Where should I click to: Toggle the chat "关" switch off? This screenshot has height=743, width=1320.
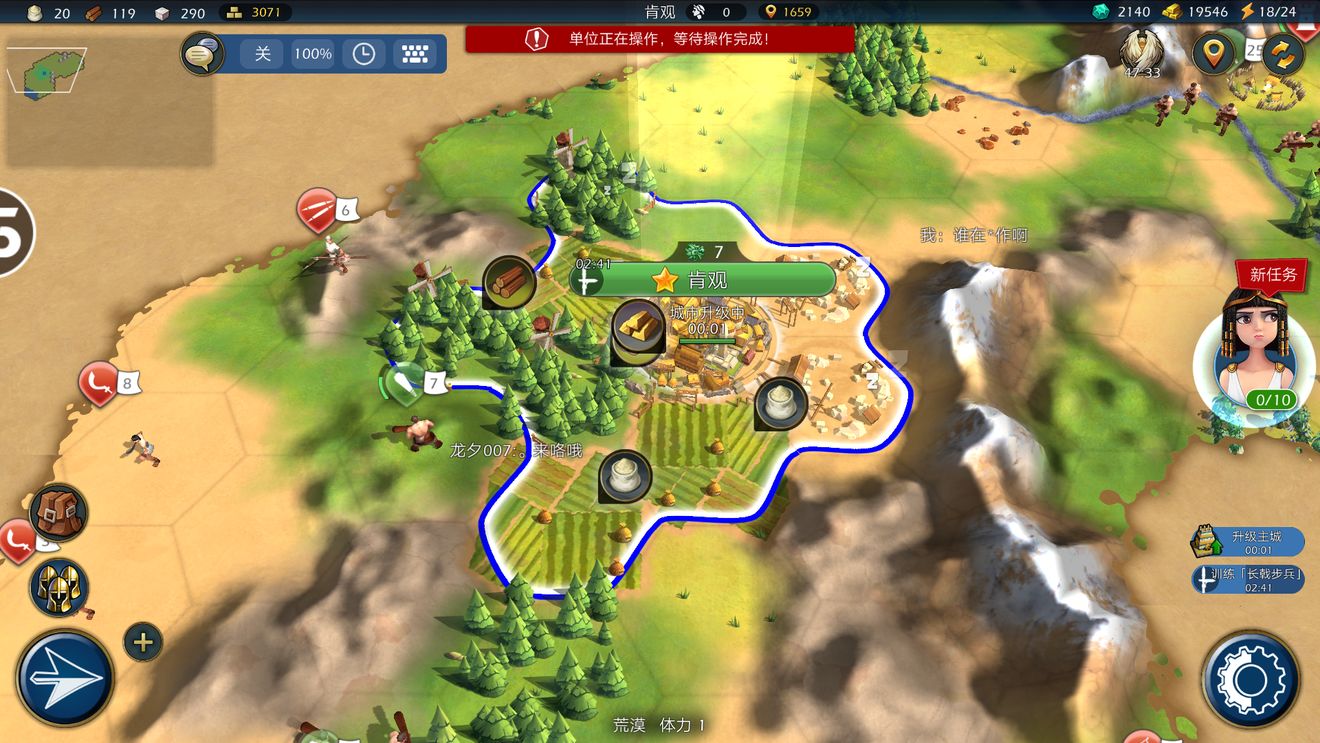(x=262, y=54)
